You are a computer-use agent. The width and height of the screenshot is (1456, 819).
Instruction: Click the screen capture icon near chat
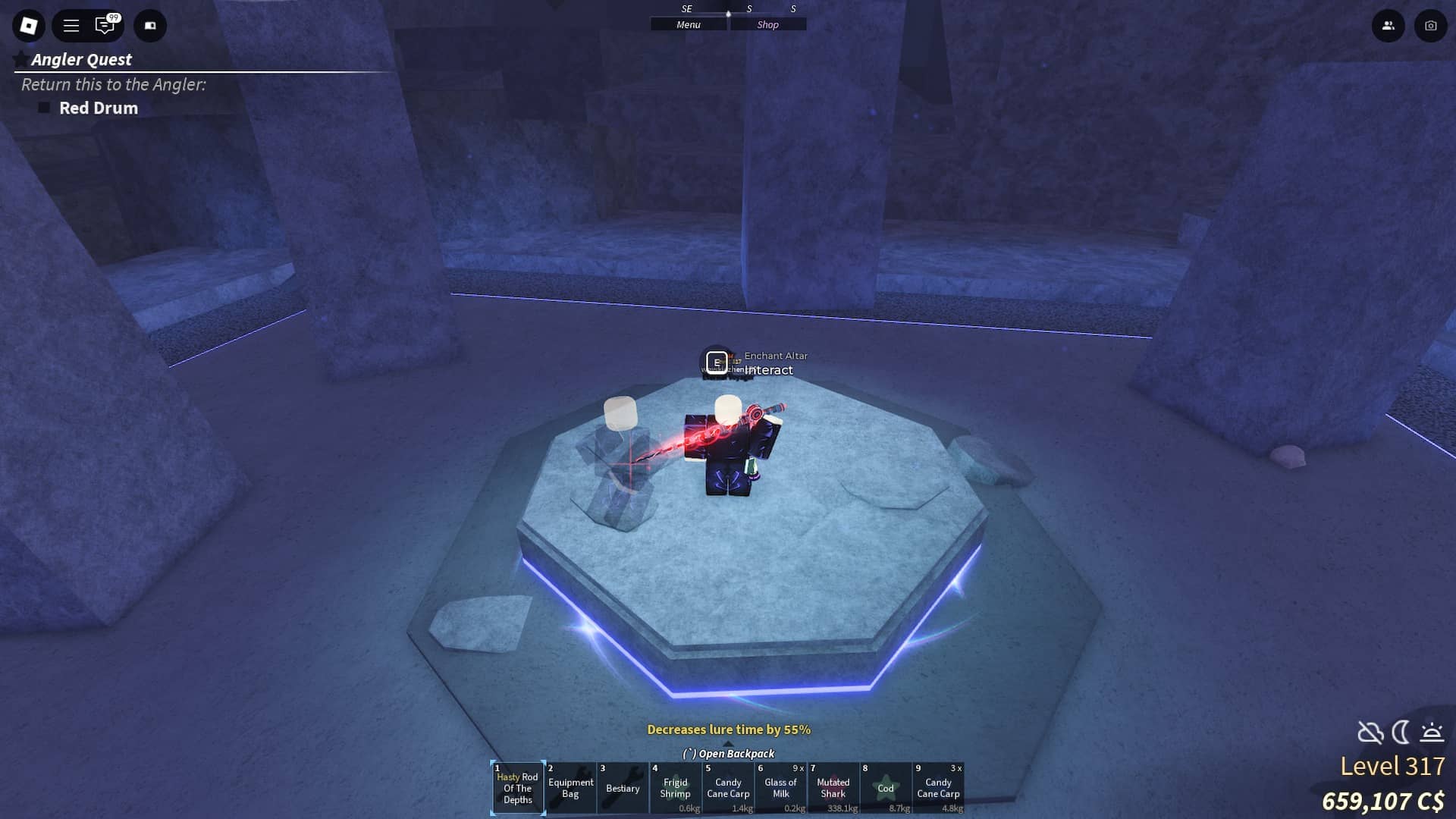pos(149,25)
